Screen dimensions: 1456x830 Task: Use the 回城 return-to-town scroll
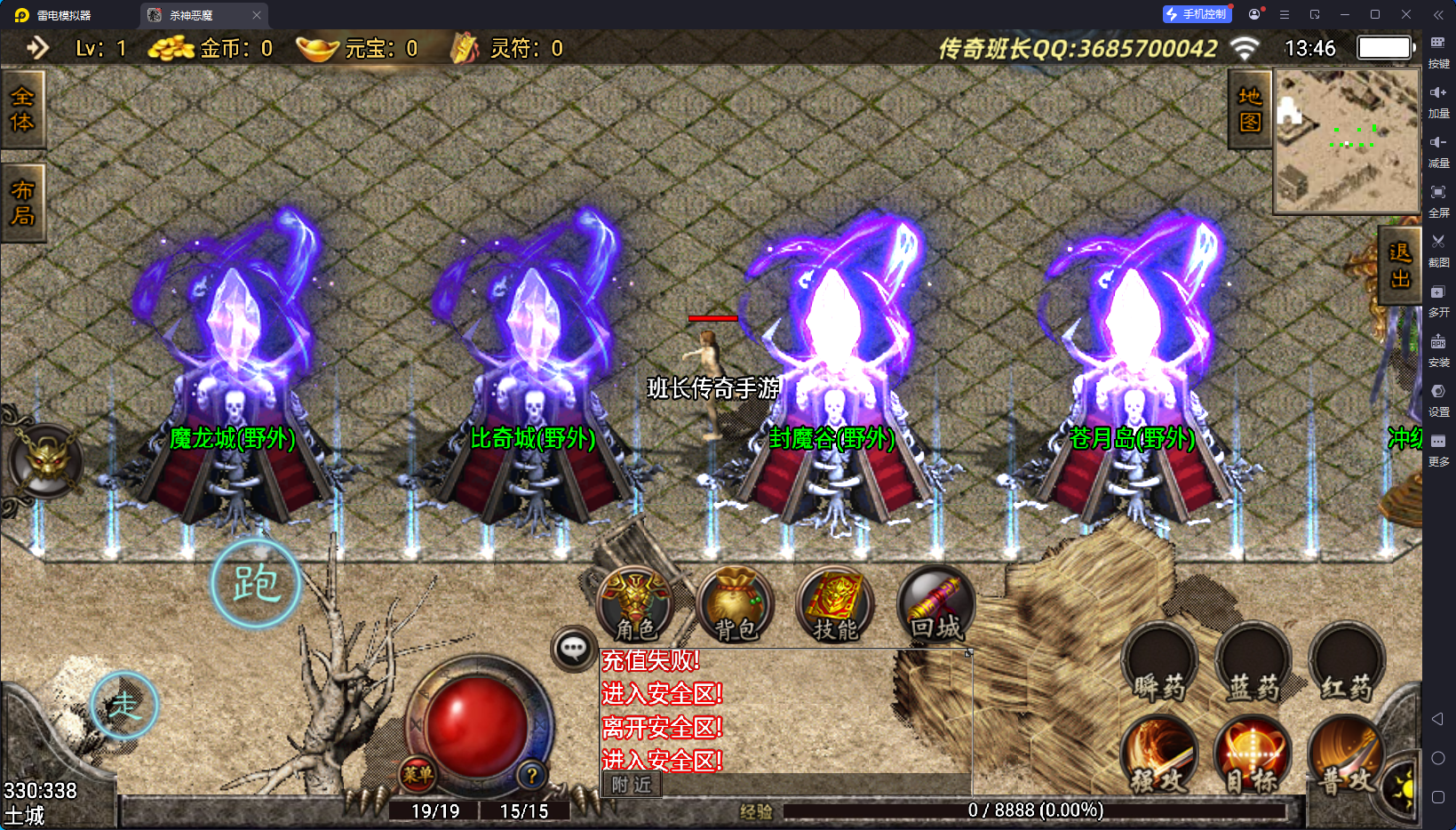coord(935,604)
